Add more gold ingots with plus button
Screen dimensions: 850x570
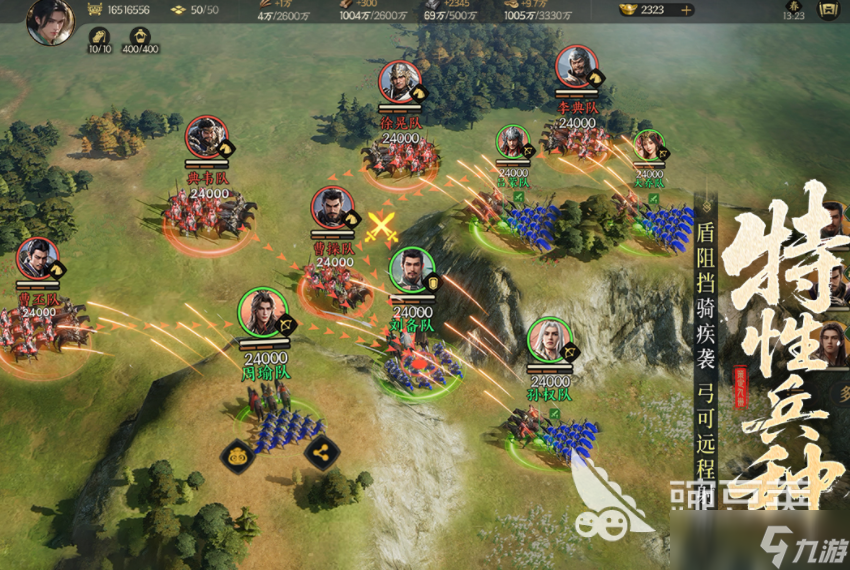(x=686, y=10)
